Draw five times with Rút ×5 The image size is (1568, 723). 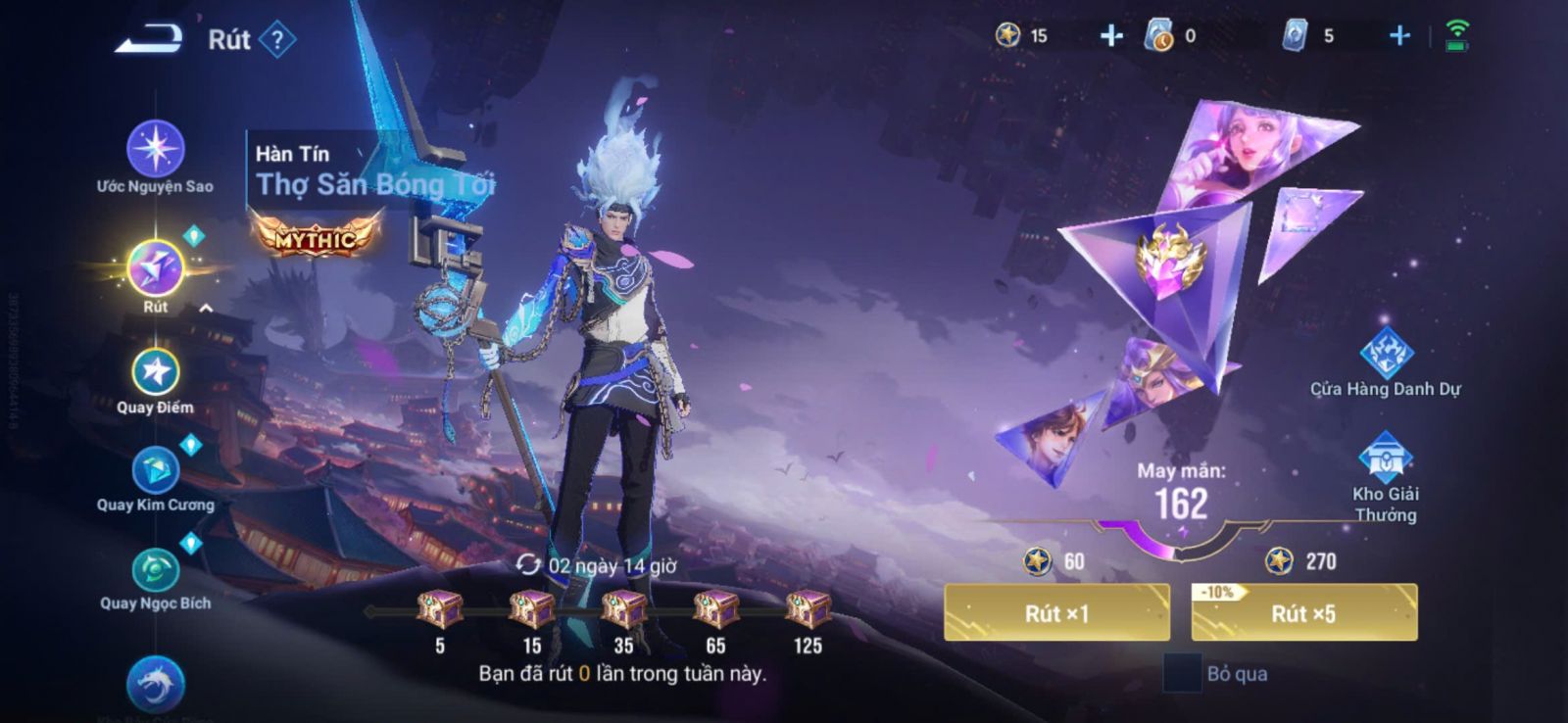coord(1303,613)
